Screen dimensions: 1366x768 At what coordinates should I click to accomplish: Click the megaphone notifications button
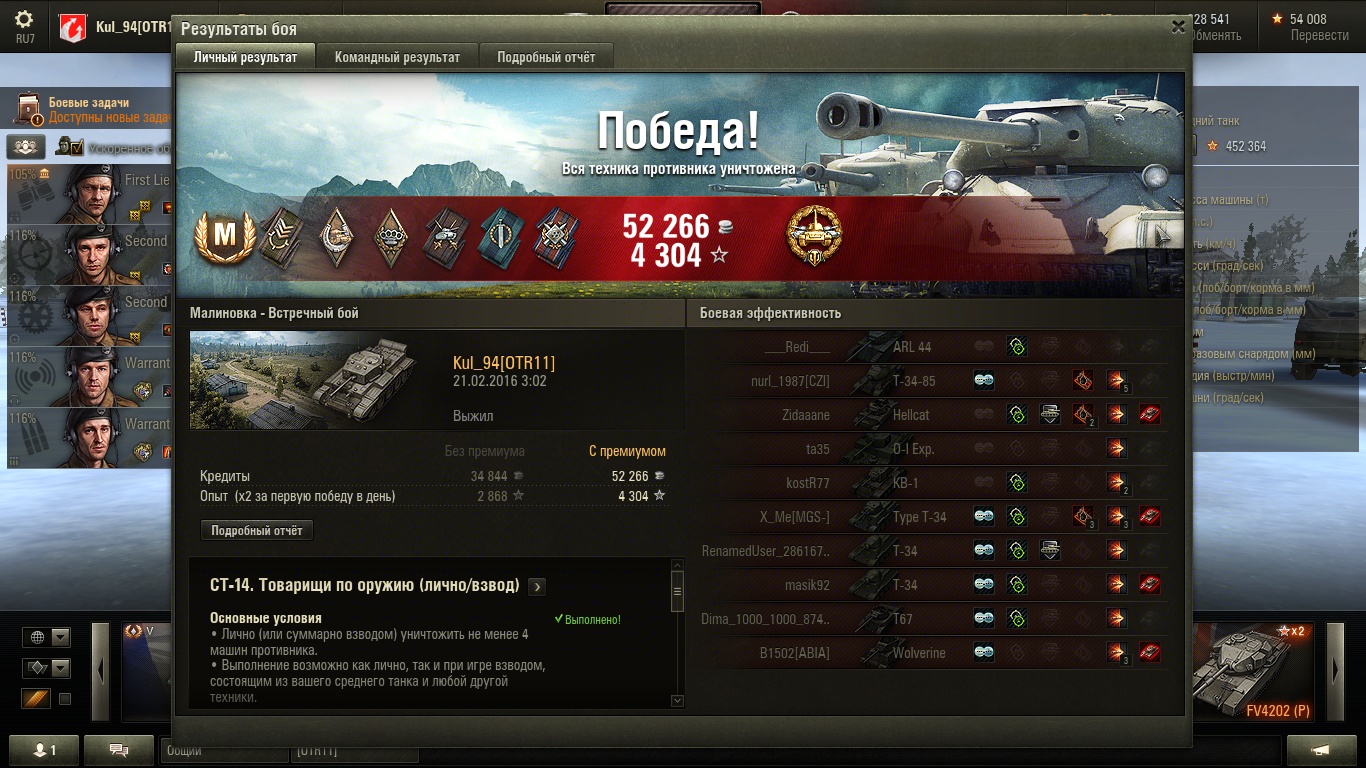pyautogui.click(x=1321, y=750)
